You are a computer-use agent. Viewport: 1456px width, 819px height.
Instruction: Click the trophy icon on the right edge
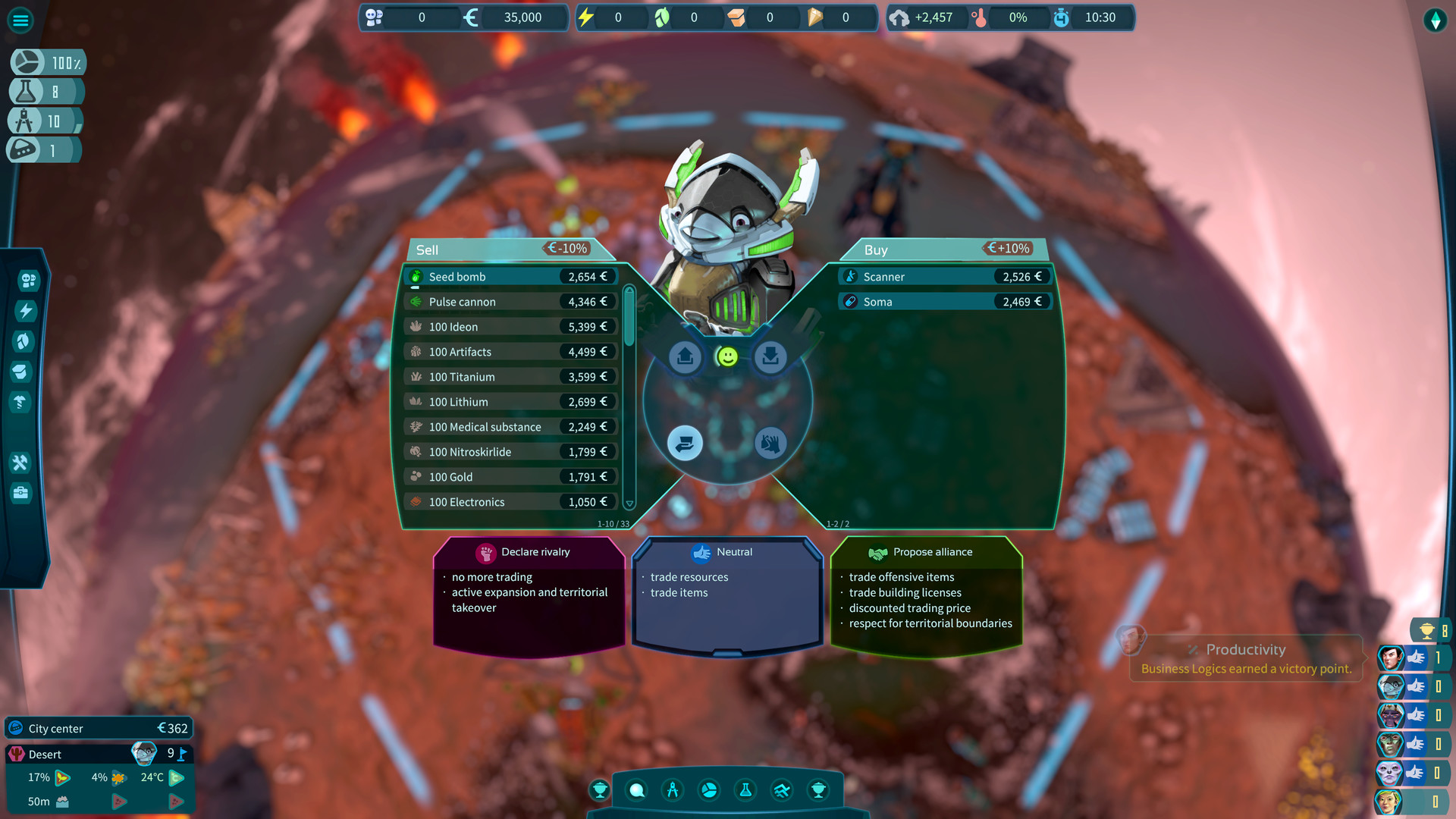[1427, 629]
